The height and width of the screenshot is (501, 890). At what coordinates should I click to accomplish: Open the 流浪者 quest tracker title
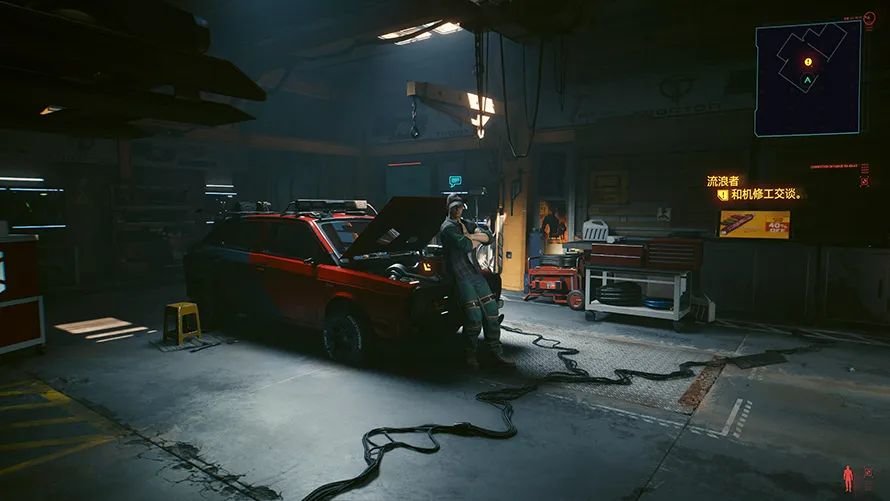coord(722,181)
